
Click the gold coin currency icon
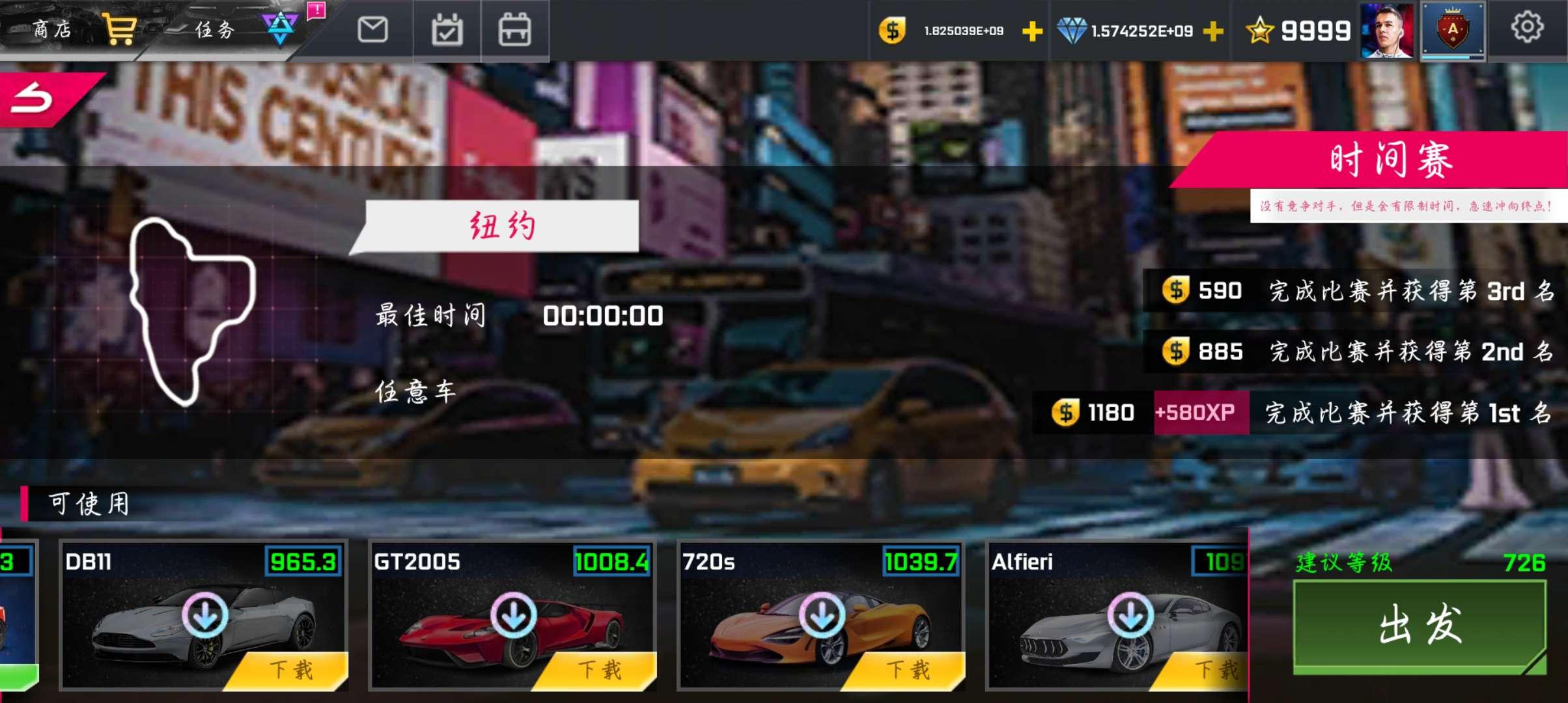tap(892, 29)
